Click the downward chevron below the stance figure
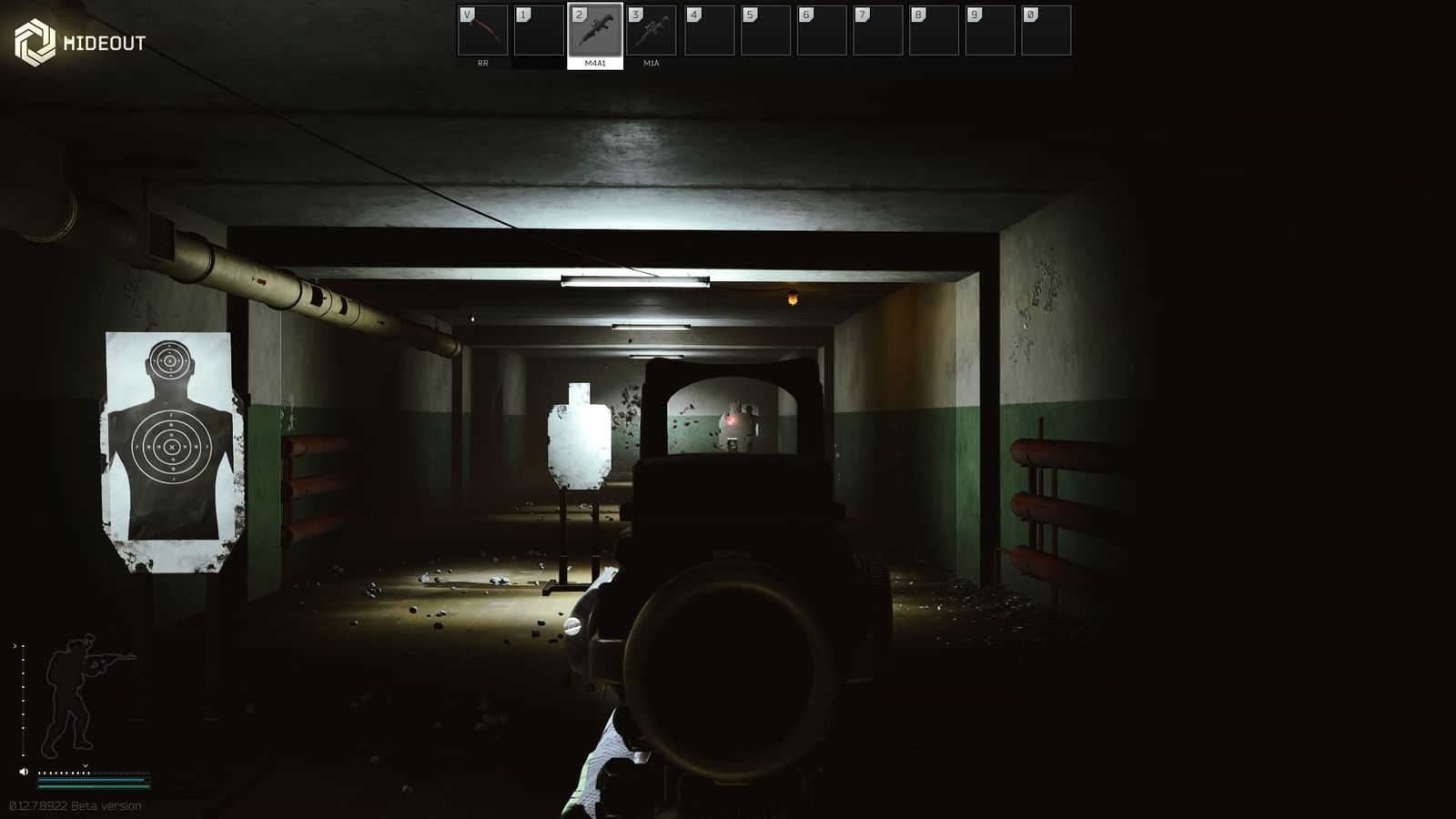Screen dimensions: 1456x819 click(86, 765)
